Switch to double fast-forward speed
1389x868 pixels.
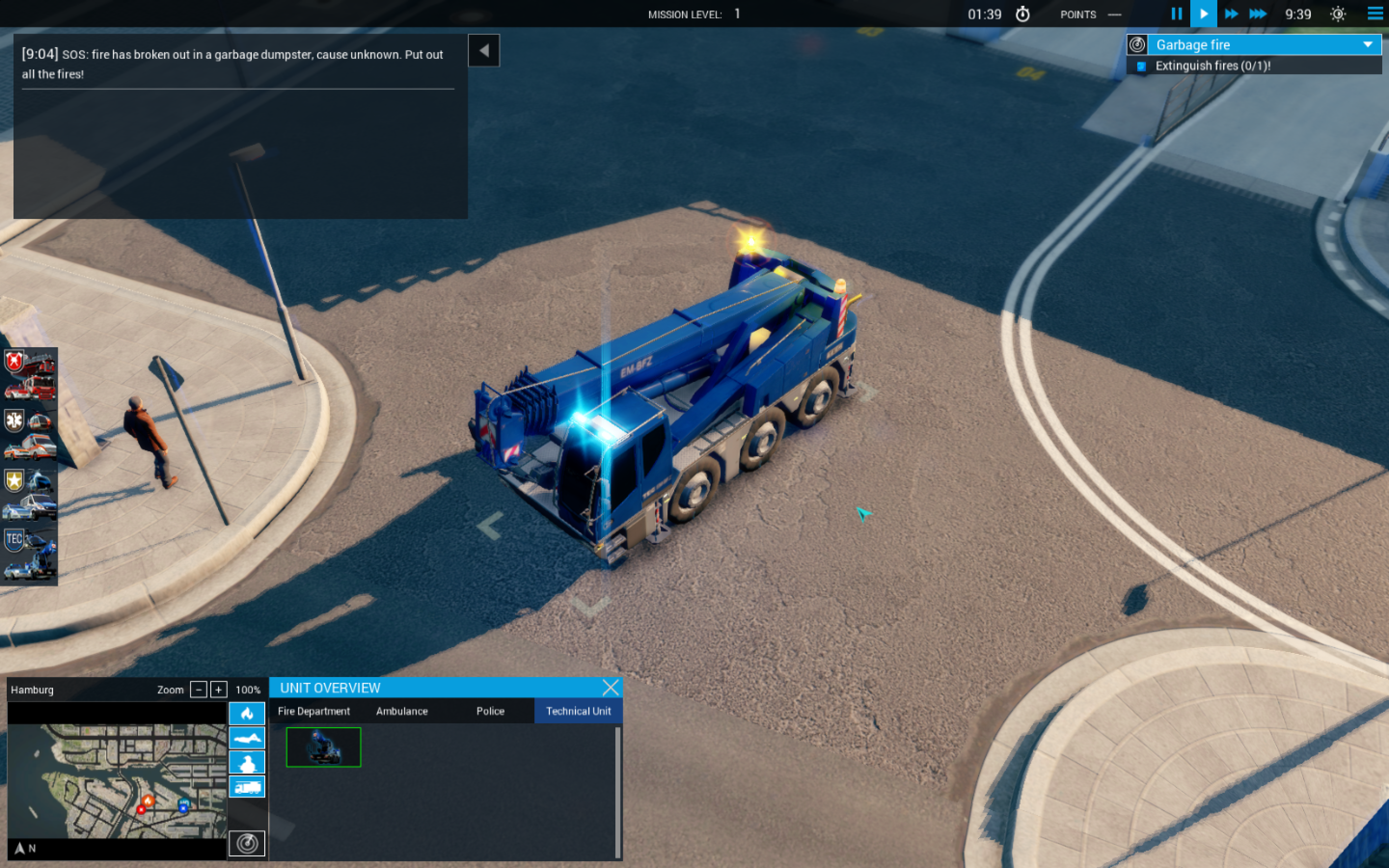[x=1231, y=14]
